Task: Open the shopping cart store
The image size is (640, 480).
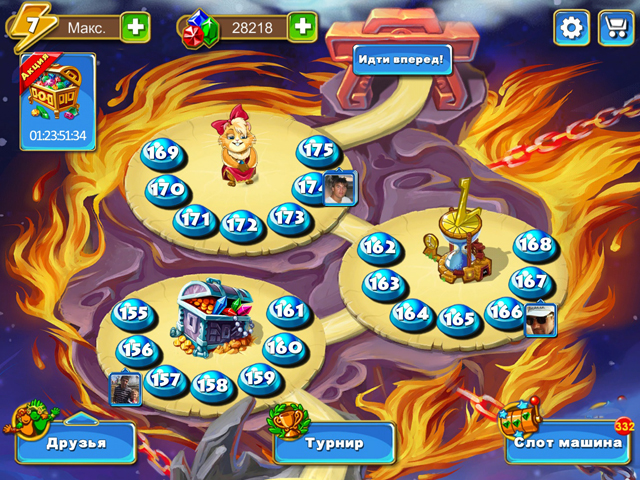Action: [613, 27]
